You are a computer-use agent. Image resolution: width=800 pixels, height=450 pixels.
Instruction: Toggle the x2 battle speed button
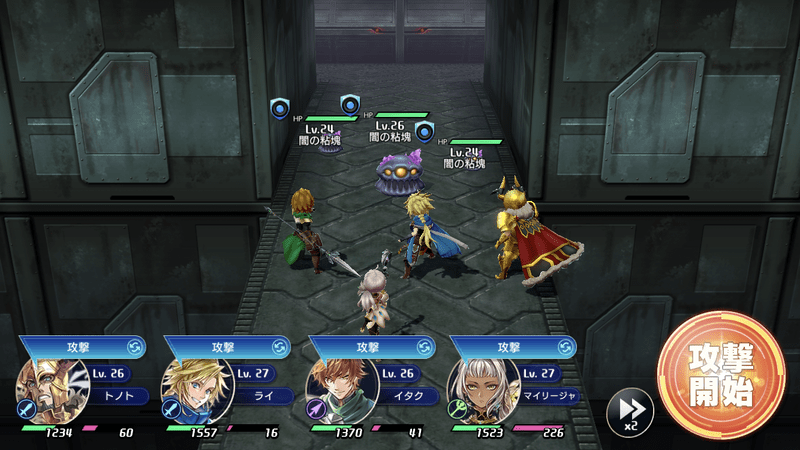pyautogui.click(x=630, y=410)
